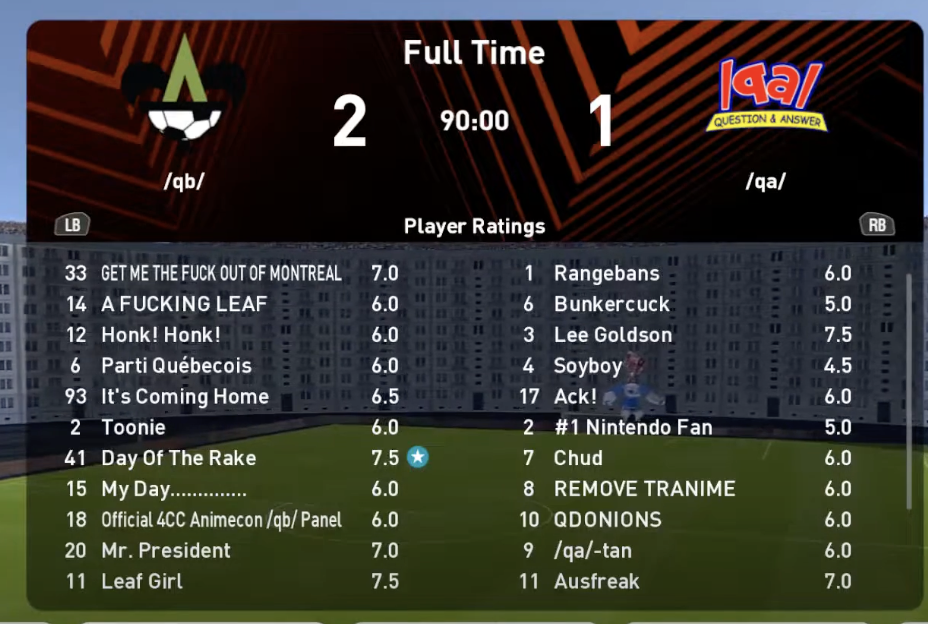Screen dimensions: 928x624
Task: Select player row Honk! Honk!
Action: pyautogui.click(x=161, y=335)
